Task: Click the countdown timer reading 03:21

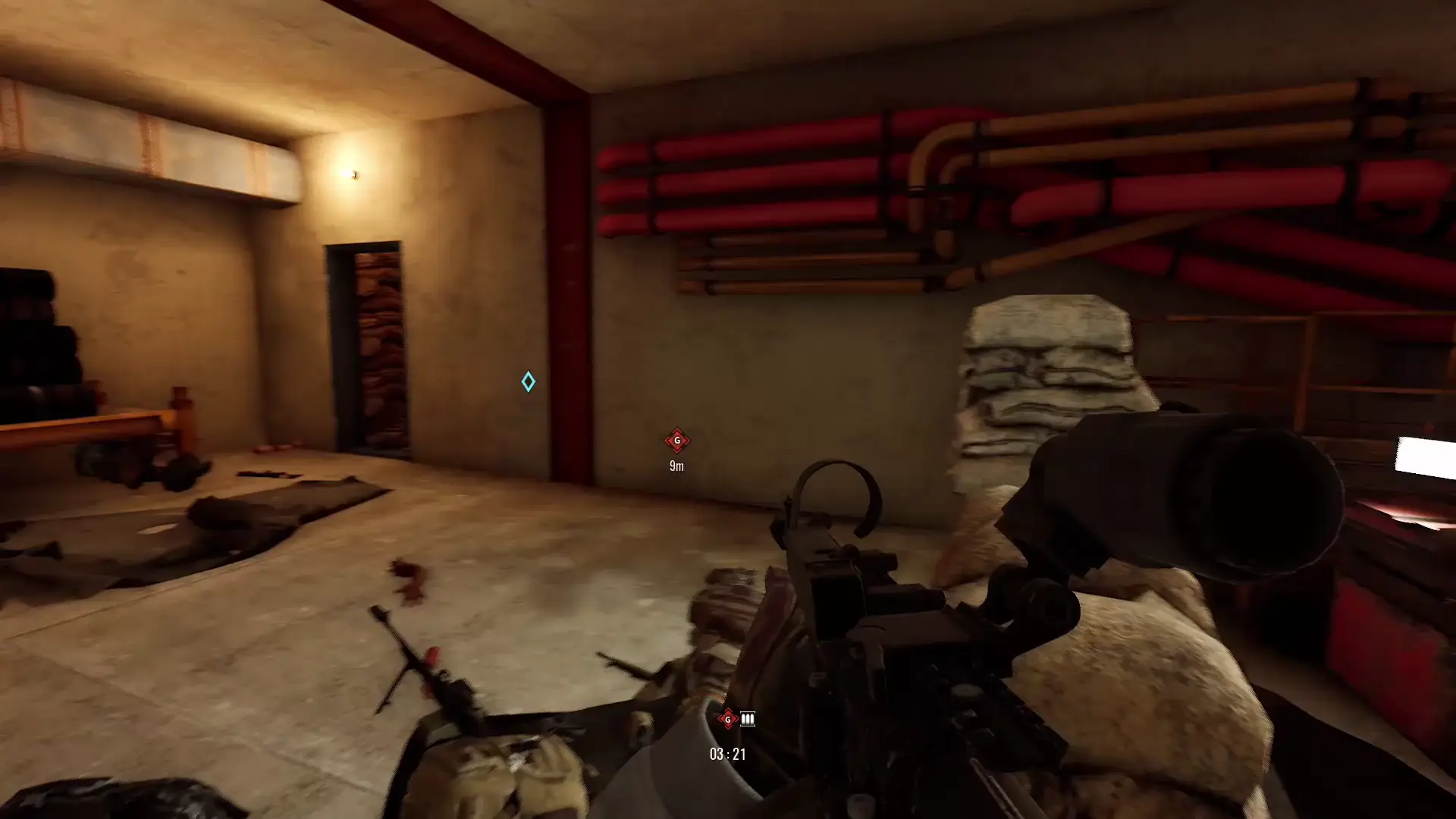Action: point(726,754)
